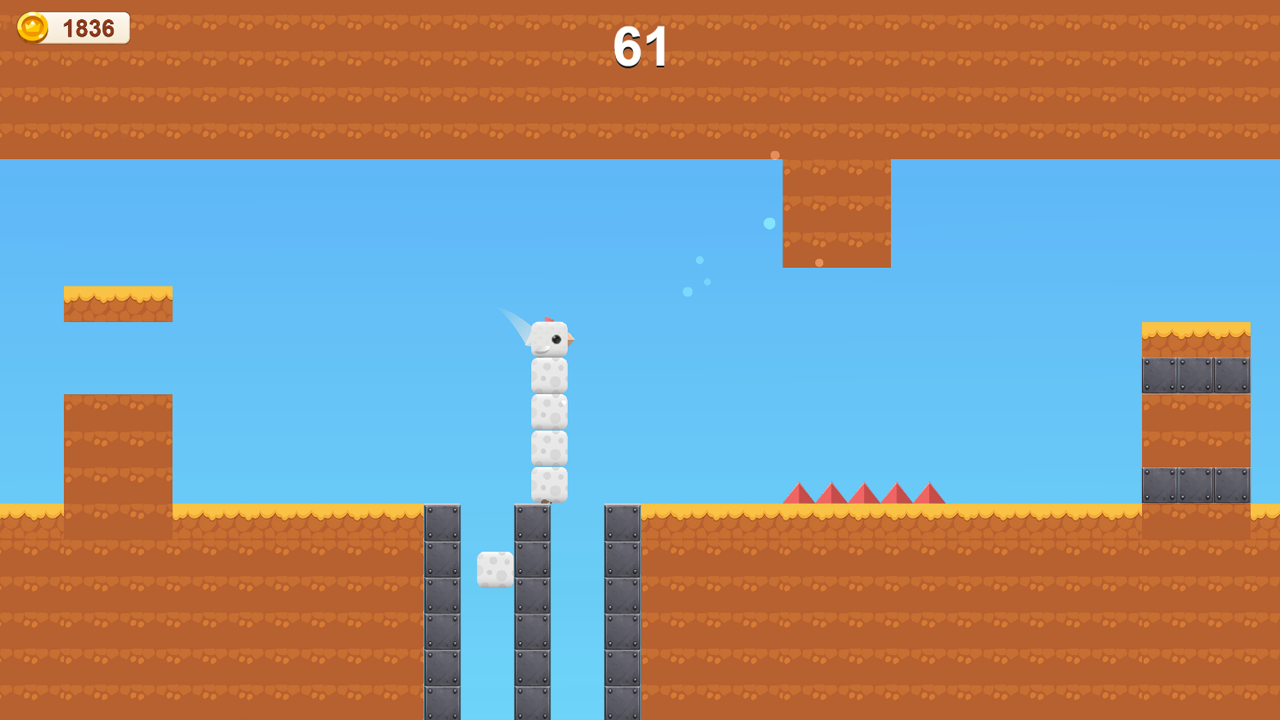Select the lone white block between metal pillars
The image size is (1280, 720).
pyautogui.click(x=494, y=567)
